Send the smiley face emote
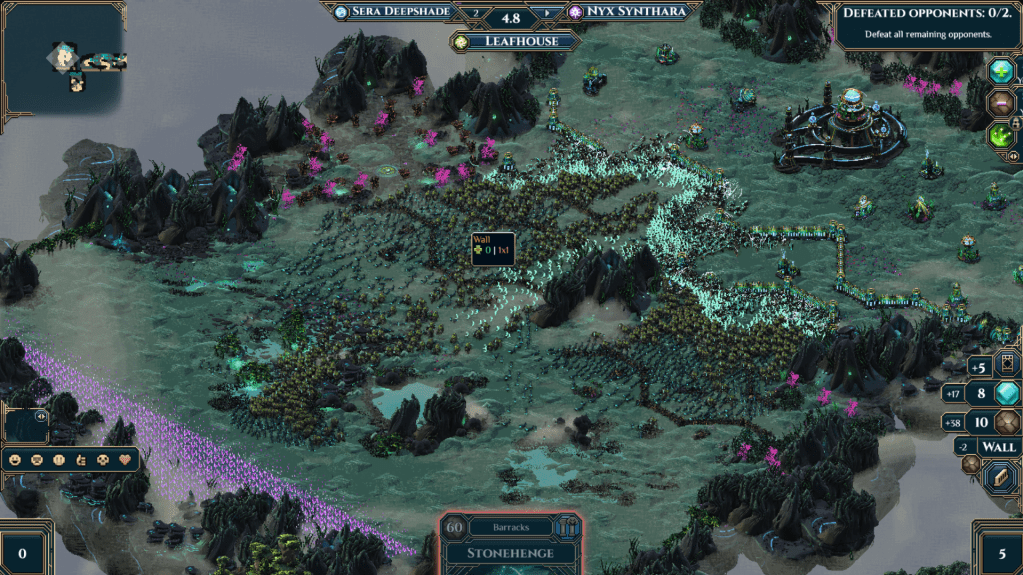This screenshot has width=1023, height=575. pyautogui.click(x=14, y=461)
